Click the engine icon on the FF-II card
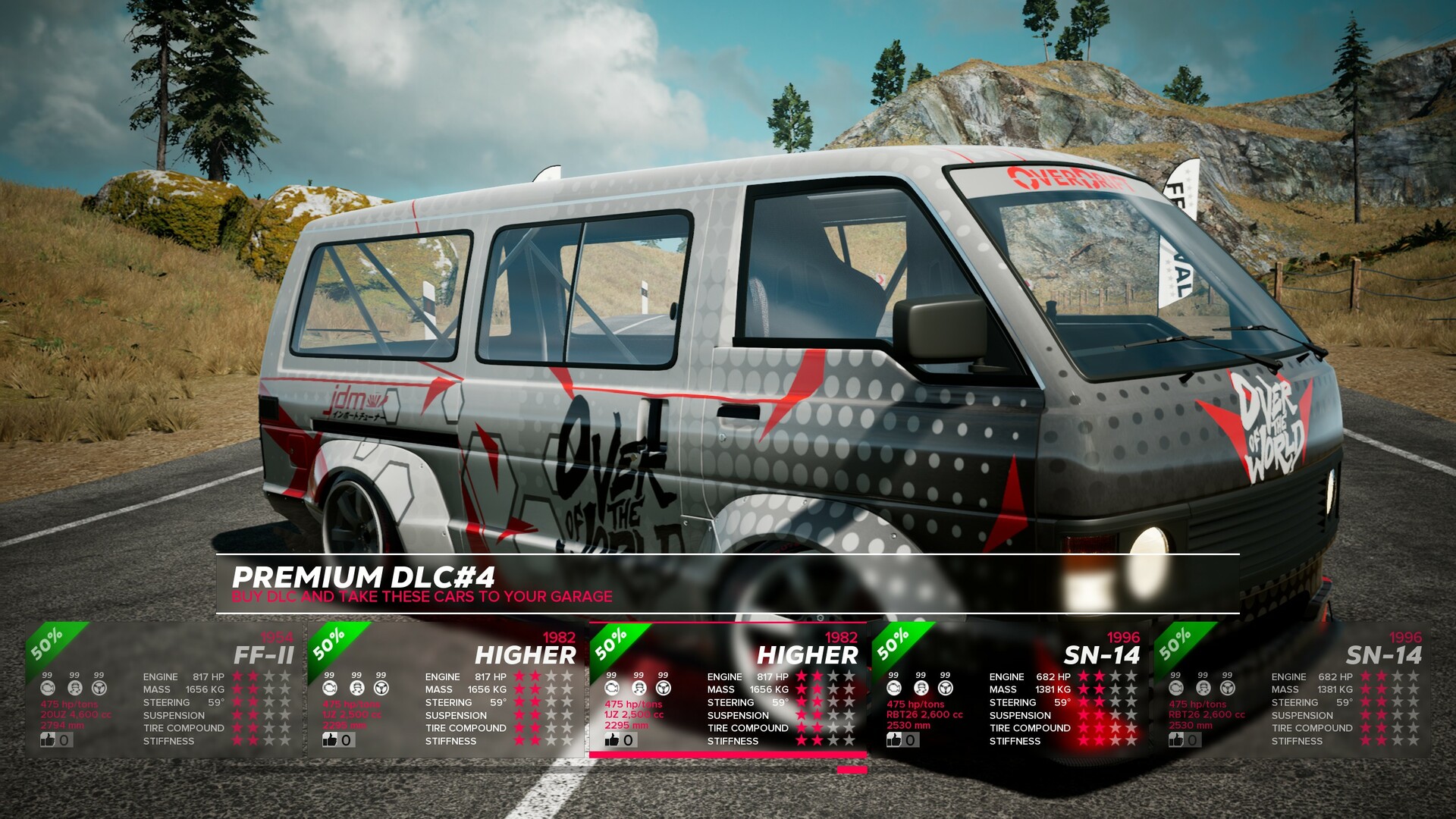Image resolution: width=1456 pixels, height=819 pixels. point(47,689)
